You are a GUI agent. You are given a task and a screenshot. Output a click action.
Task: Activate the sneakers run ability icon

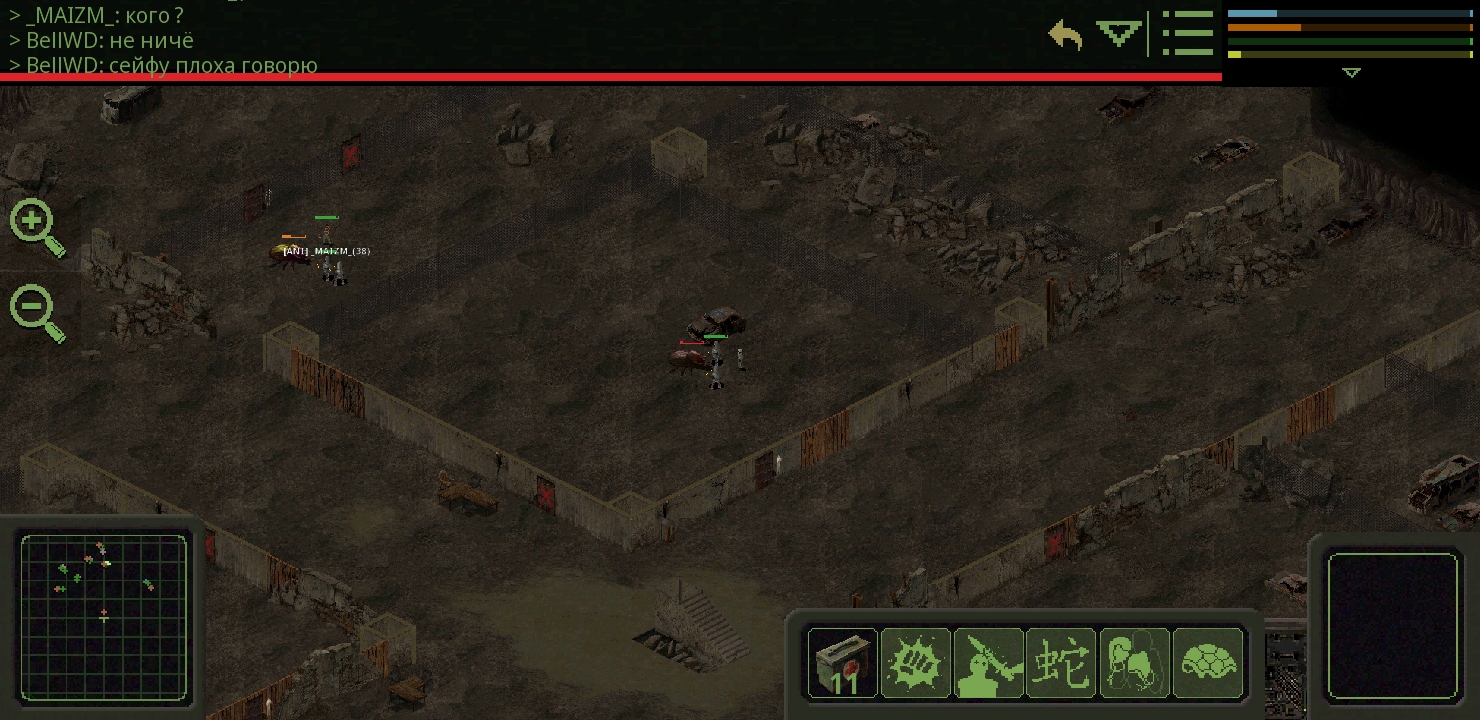(x=1135, y=662)
